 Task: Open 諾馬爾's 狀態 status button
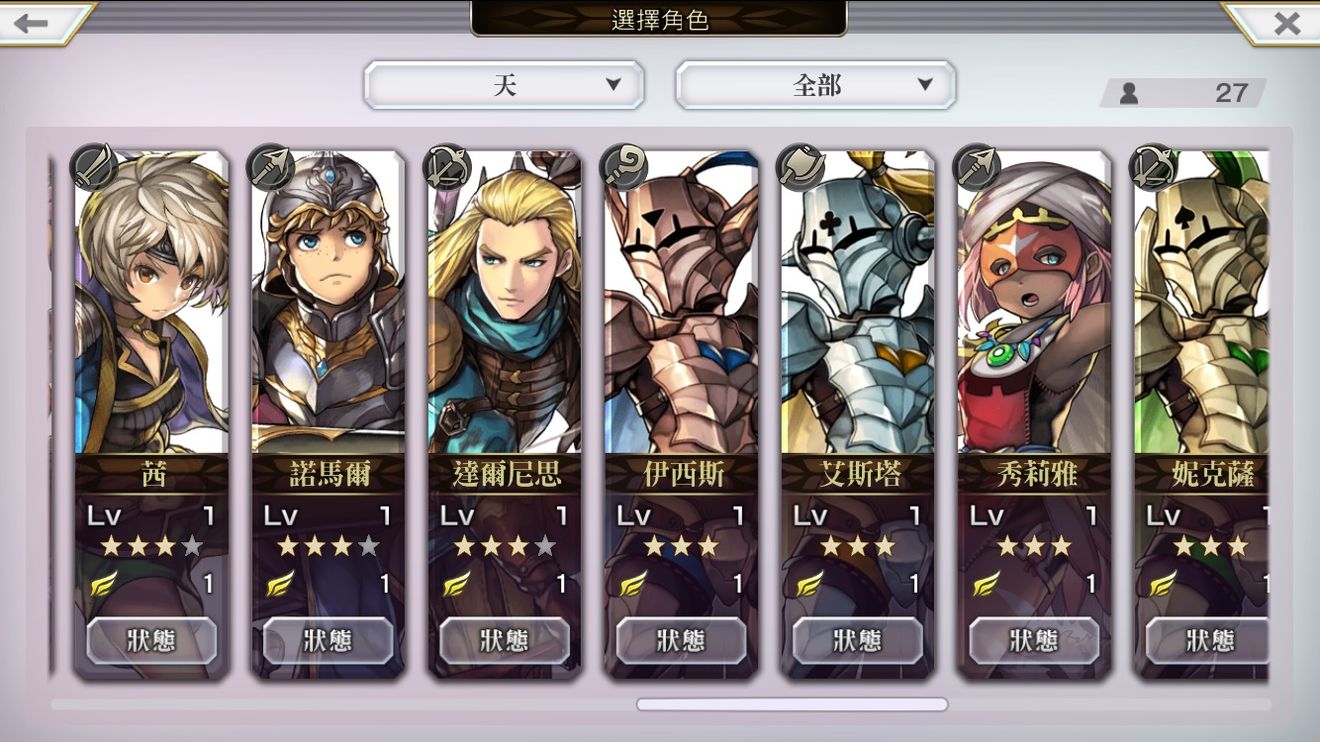click(x=328, y=640)
